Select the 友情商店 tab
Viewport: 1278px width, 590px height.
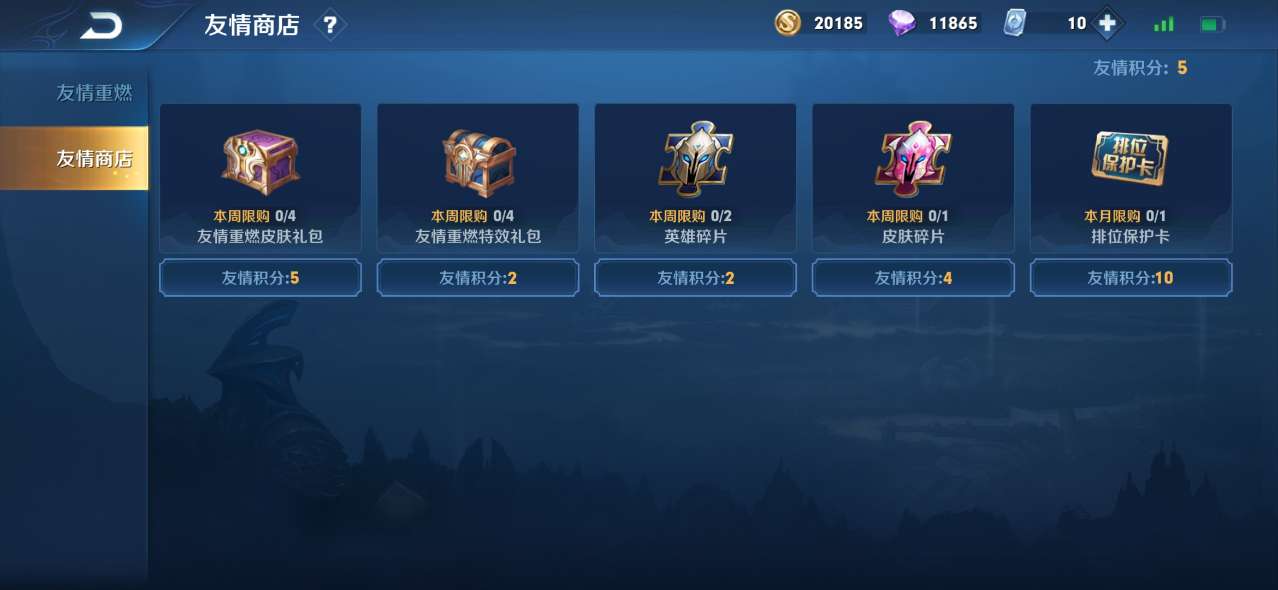point(94,158)
